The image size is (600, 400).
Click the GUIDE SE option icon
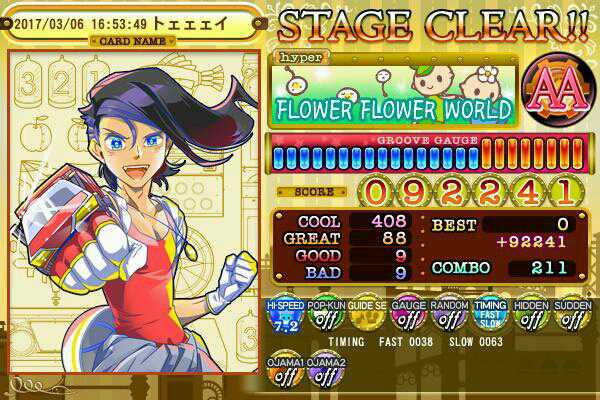(x=366, y=316)
